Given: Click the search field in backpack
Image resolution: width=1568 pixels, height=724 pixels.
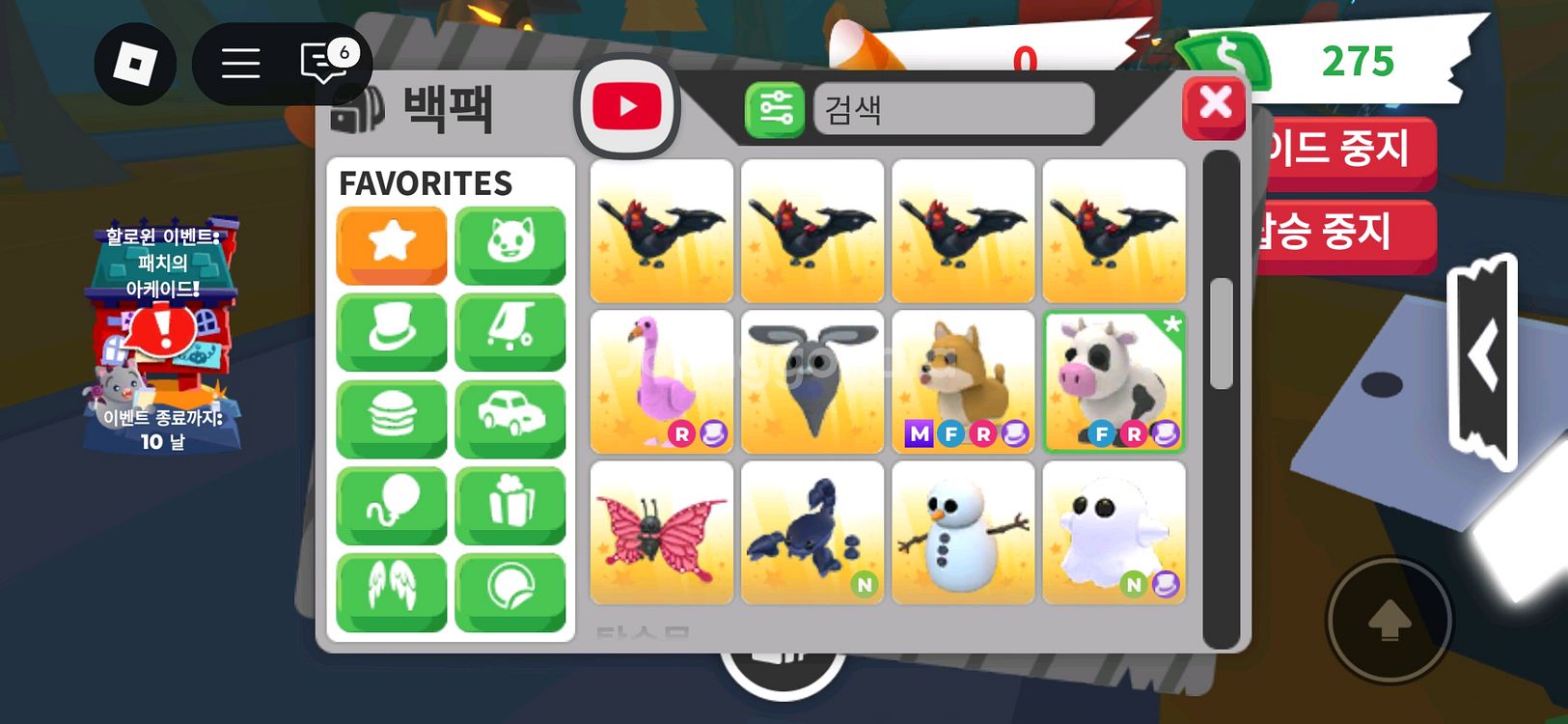Looking at the screenshot, I should [953, 109].
